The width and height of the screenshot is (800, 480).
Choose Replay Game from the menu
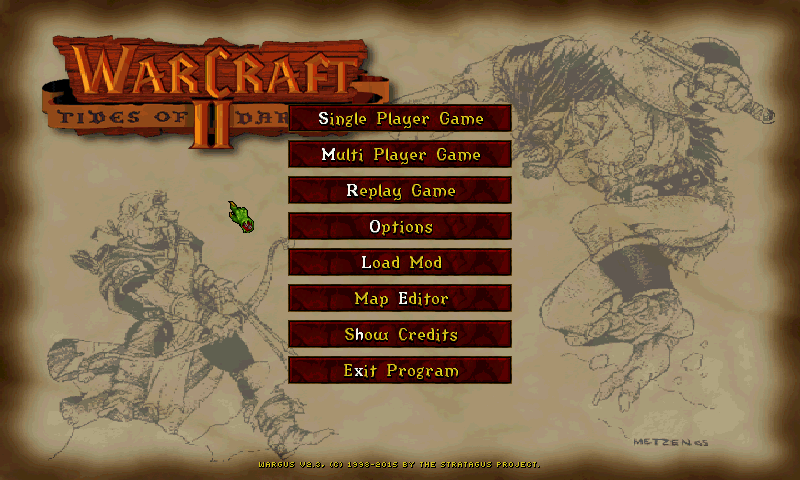tap(400, 191)
